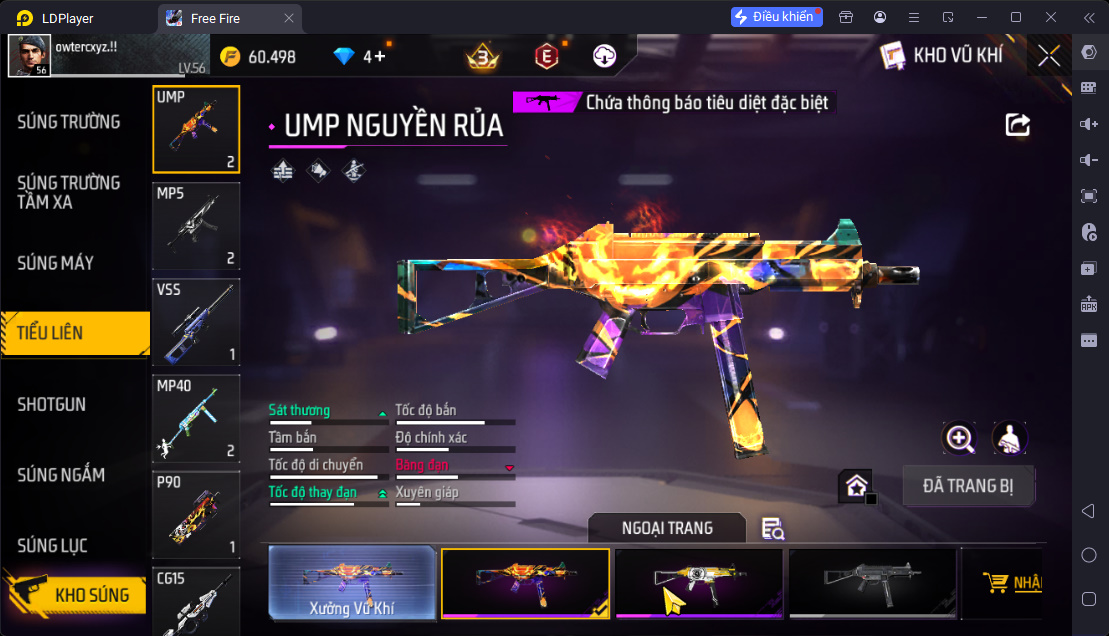
Task: Share the weapon skin
Action: [1017, 124]
